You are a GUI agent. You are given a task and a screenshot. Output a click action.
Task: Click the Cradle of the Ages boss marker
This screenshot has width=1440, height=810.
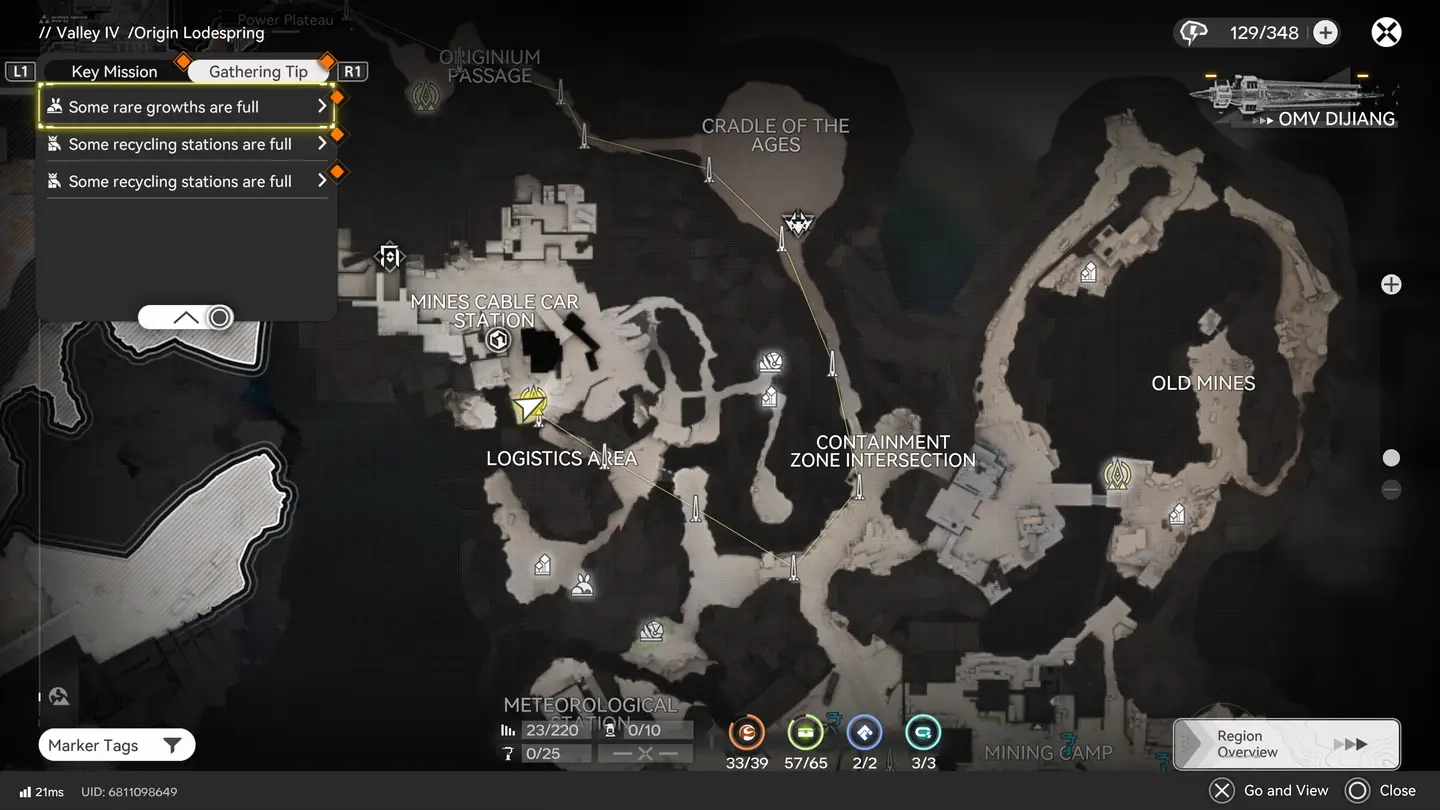[x=798, y=222]
